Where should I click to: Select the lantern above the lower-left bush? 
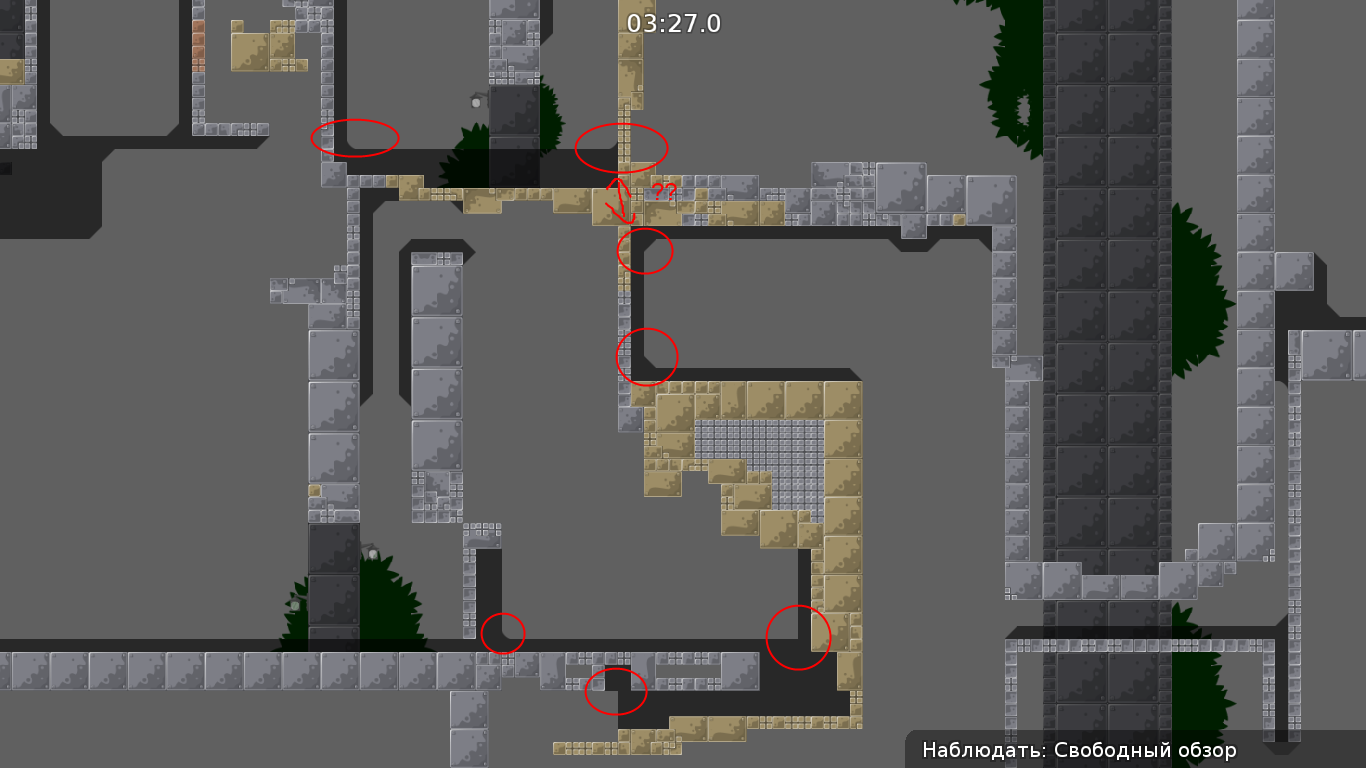[x=373, y=552]
